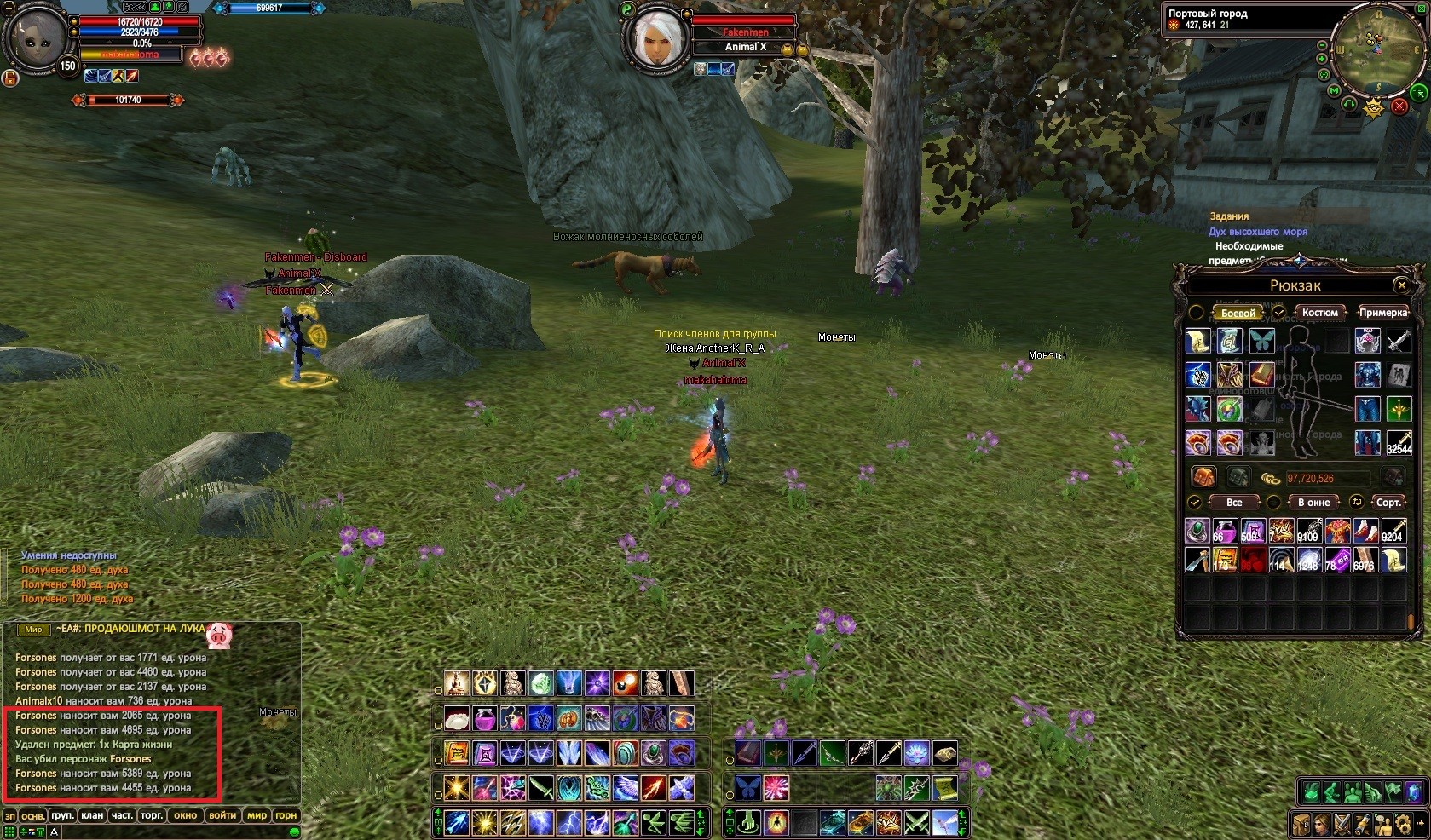
Task: Choose the В окне inventory filter
Action: [x=1313, y=503]
